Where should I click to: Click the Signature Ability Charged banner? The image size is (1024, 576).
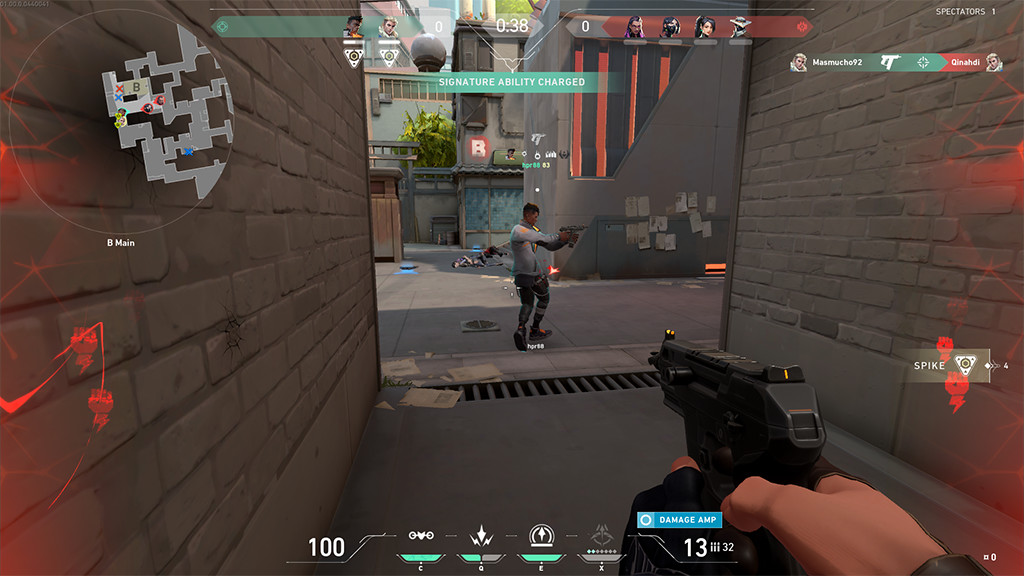pos(511,82)
